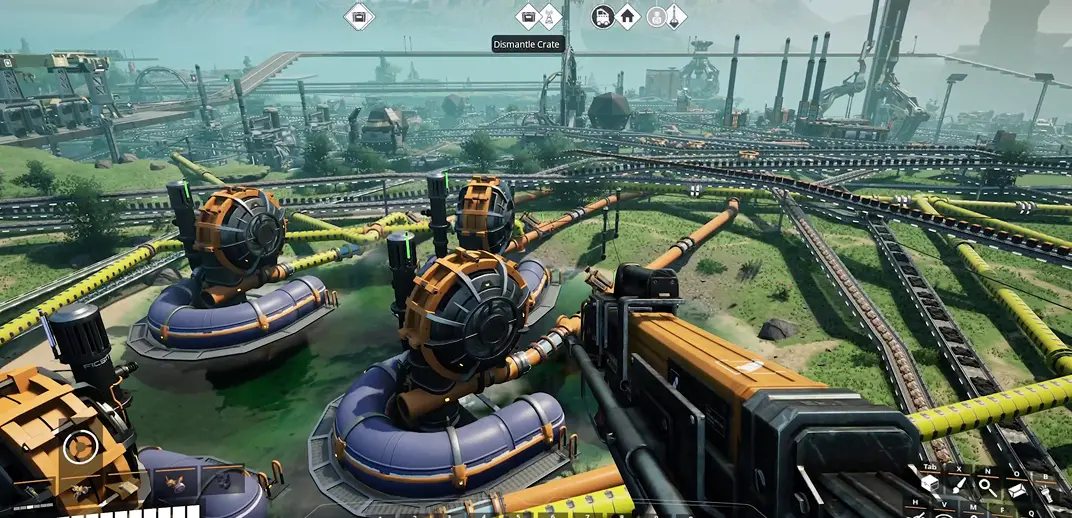Click the space elevator compass marker
This screenshot has width=1072, height=518.
tap(675, 17)
